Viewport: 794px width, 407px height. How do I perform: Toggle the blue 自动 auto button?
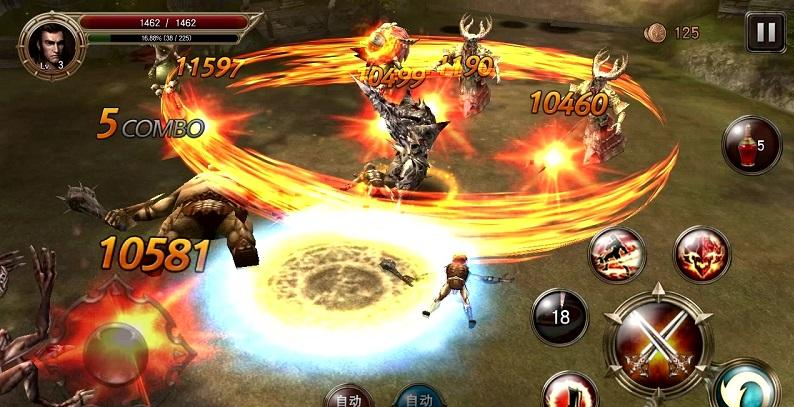click(x=419, y=397)
